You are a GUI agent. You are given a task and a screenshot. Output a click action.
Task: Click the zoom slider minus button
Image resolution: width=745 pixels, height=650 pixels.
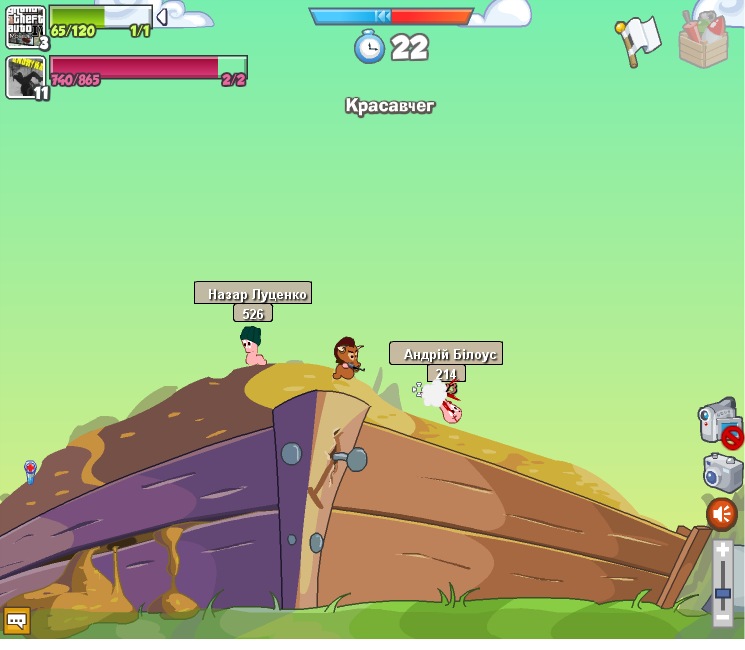(x=723, y=617)
